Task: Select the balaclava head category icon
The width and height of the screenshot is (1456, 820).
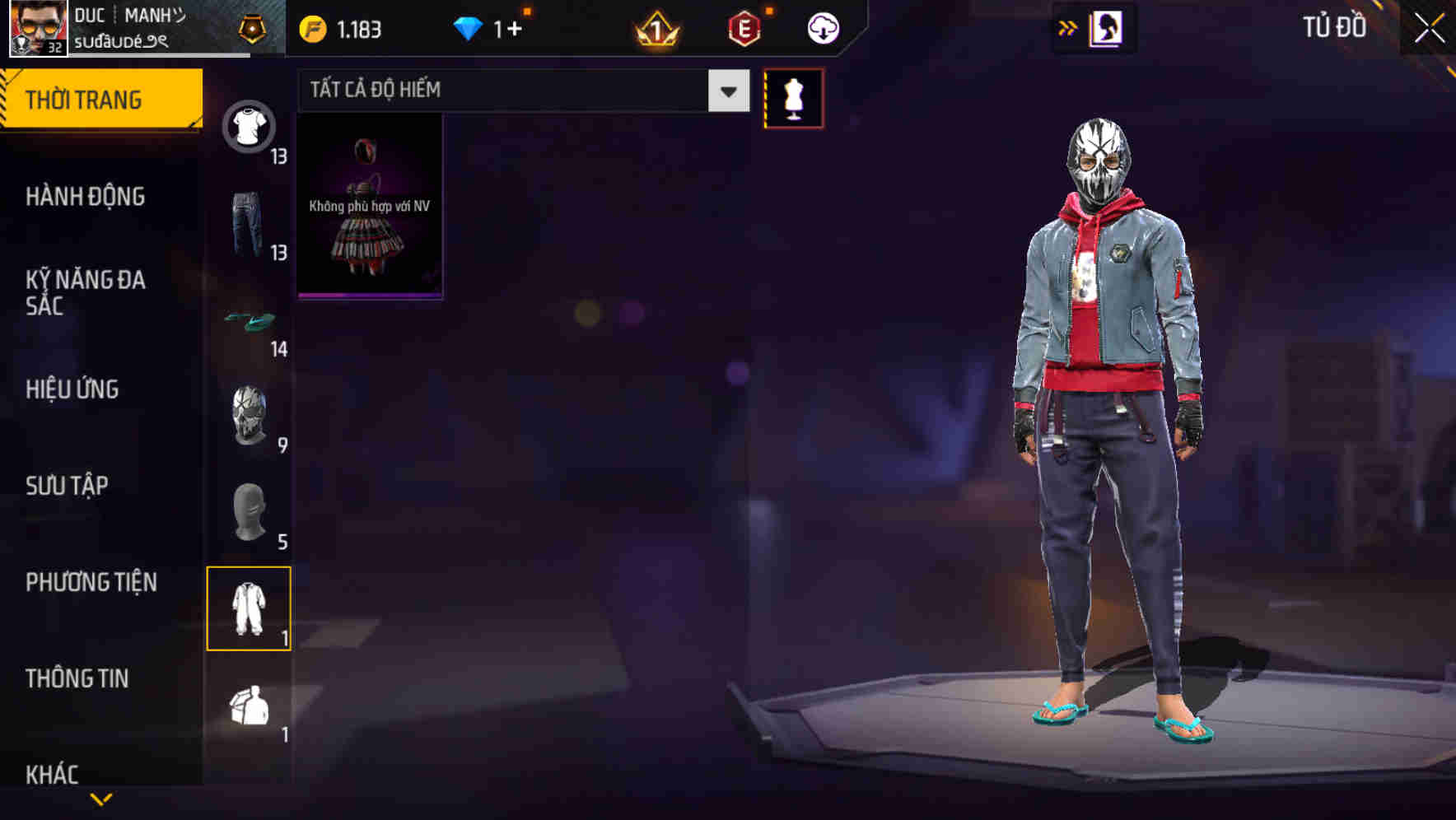Action: click(250, 512)
